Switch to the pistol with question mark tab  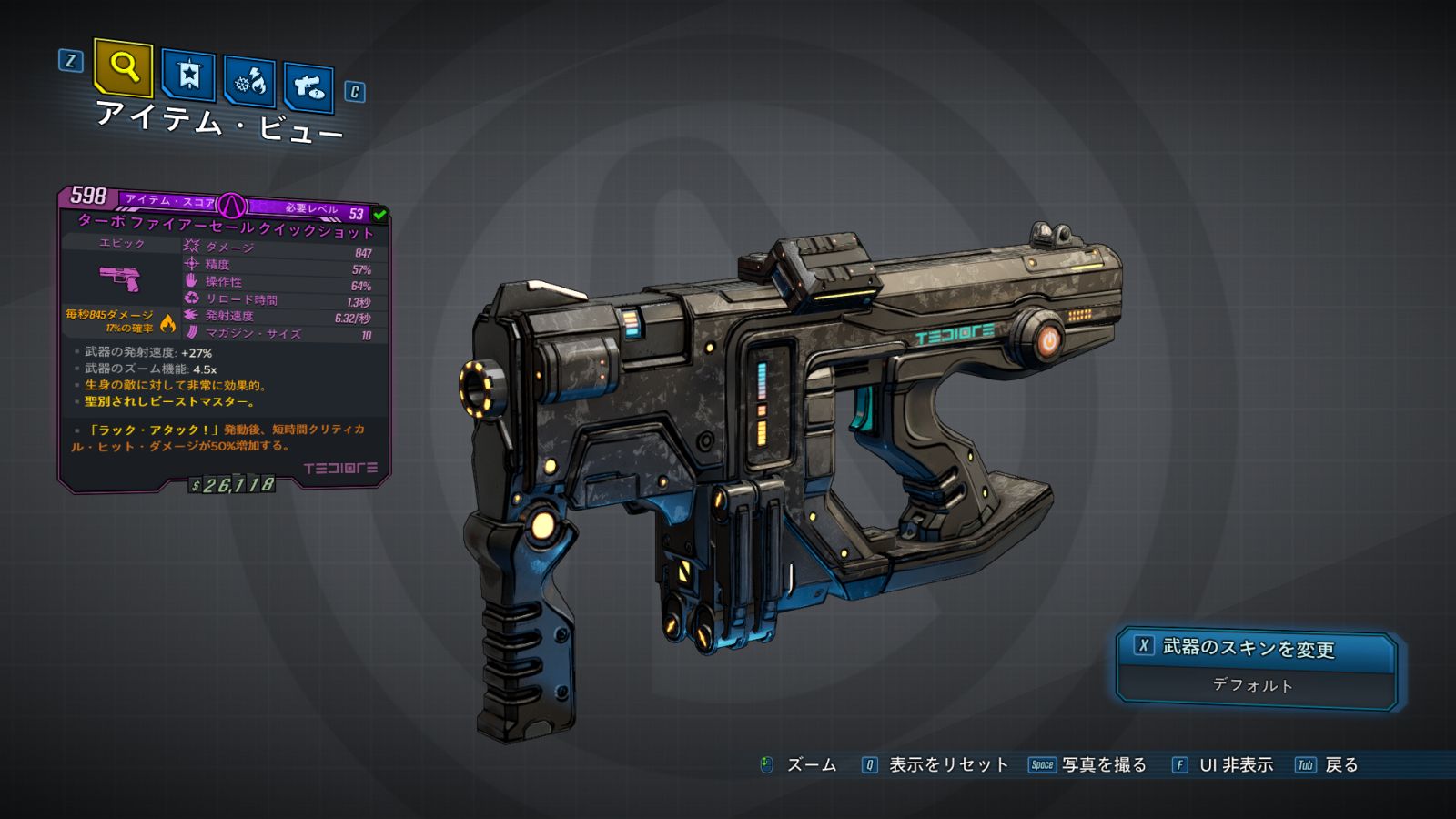(x=308, y=87)
